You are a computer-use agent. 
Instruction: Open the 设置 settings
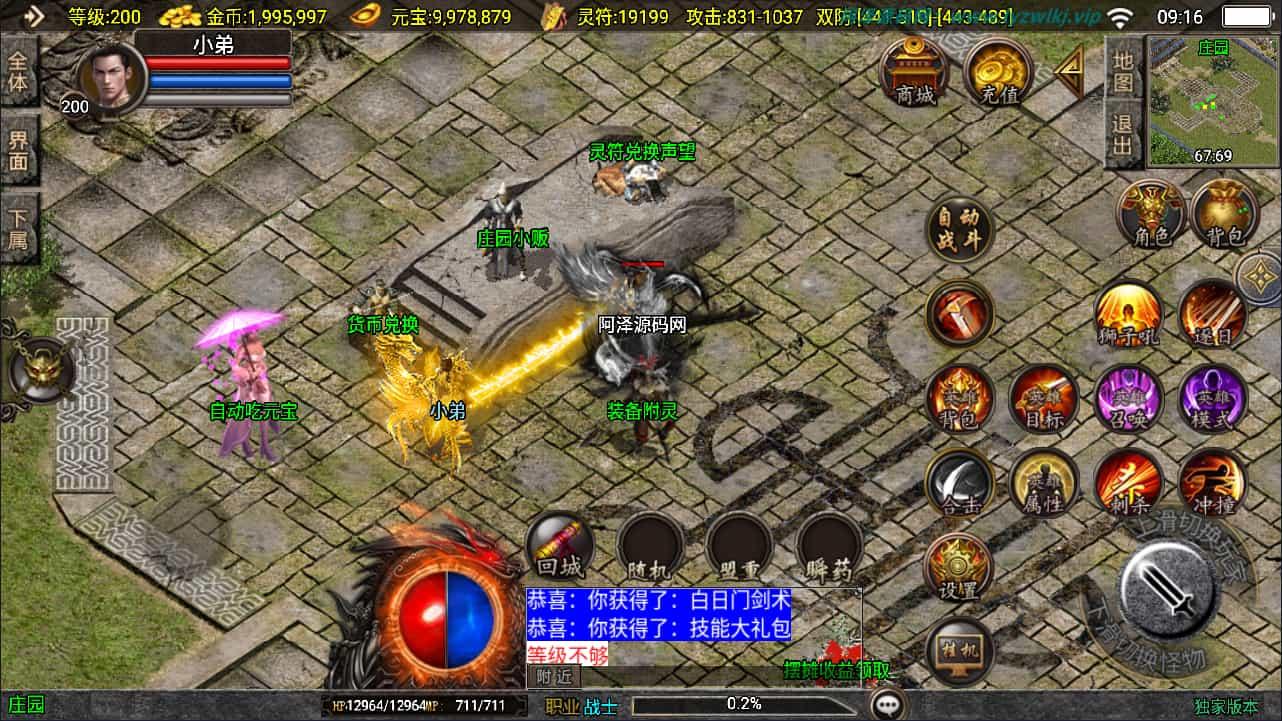click(x=960, y=567)
